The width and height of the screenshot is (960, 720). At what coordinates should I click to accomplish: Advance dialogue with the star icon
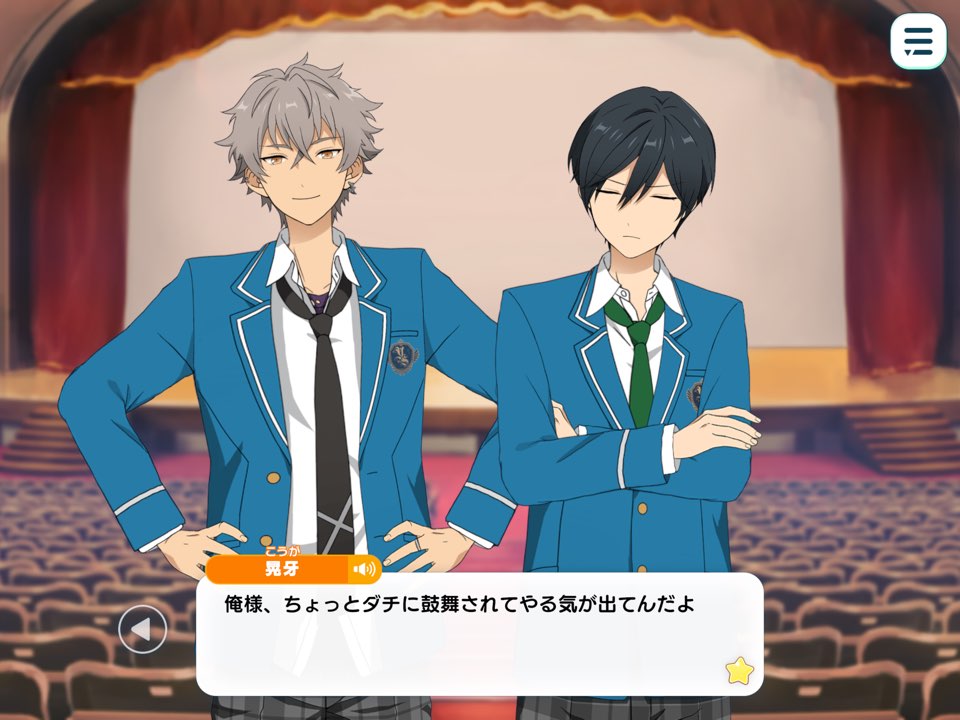click(x=739, y=670)
